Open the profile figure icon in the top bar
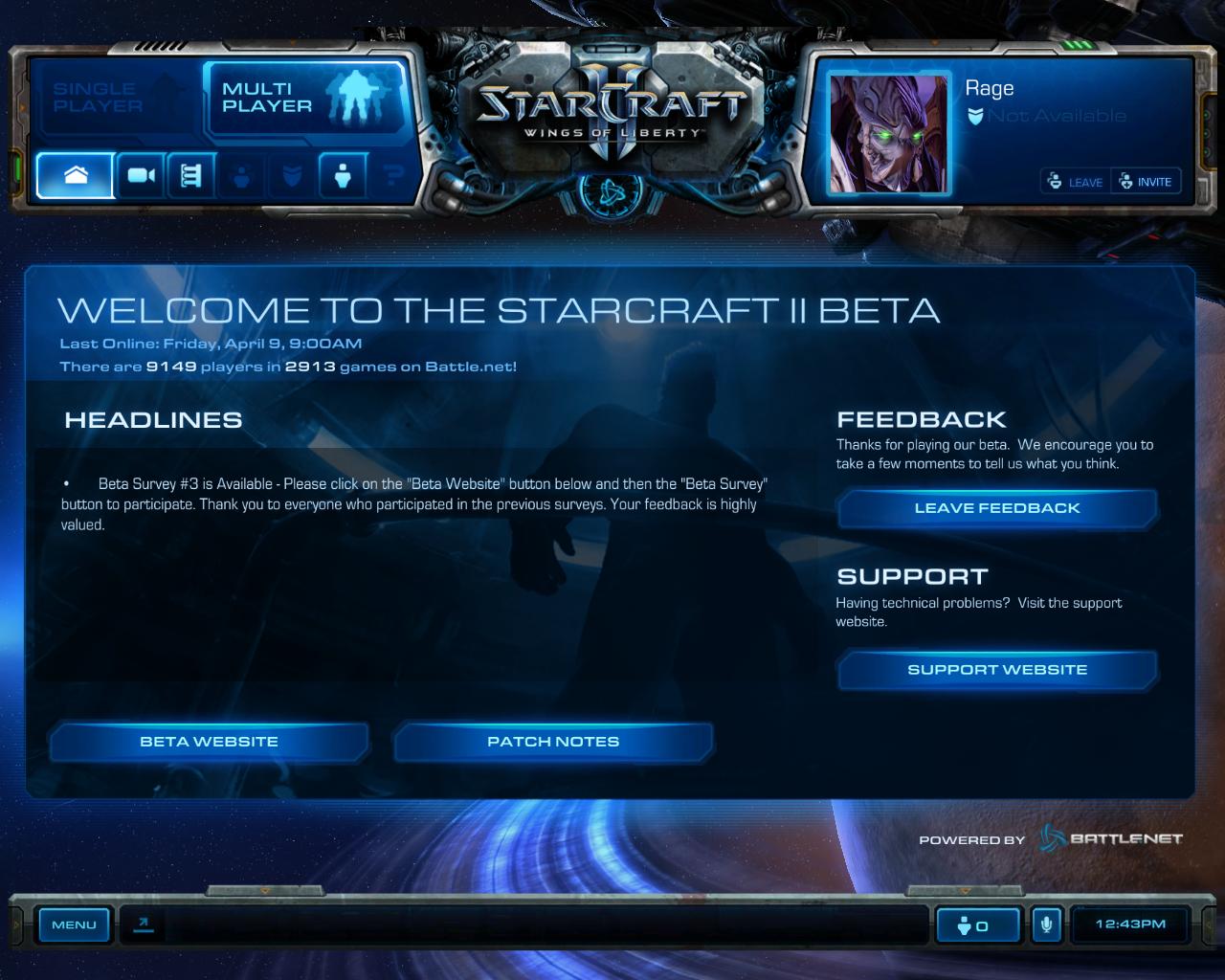The height and width of the screenshot is (980, 1225). (x=343, y=176)
